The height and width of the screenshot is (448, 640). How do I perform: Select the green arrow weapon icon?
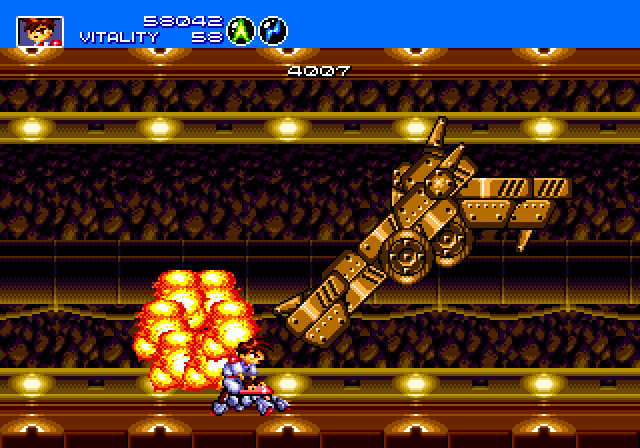point(241,31)
